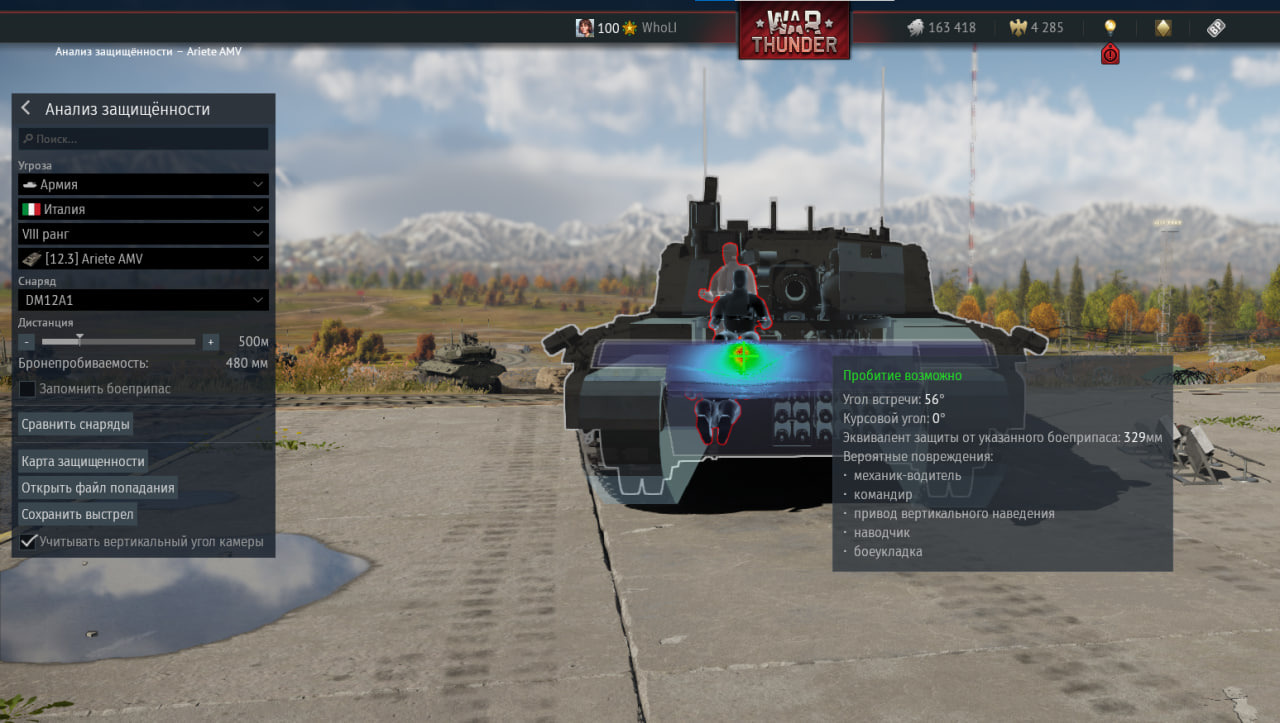This screenshot has height=723, width=1280.
Task: Decrease distance with the minus button
Action: (x=27, y=342)
